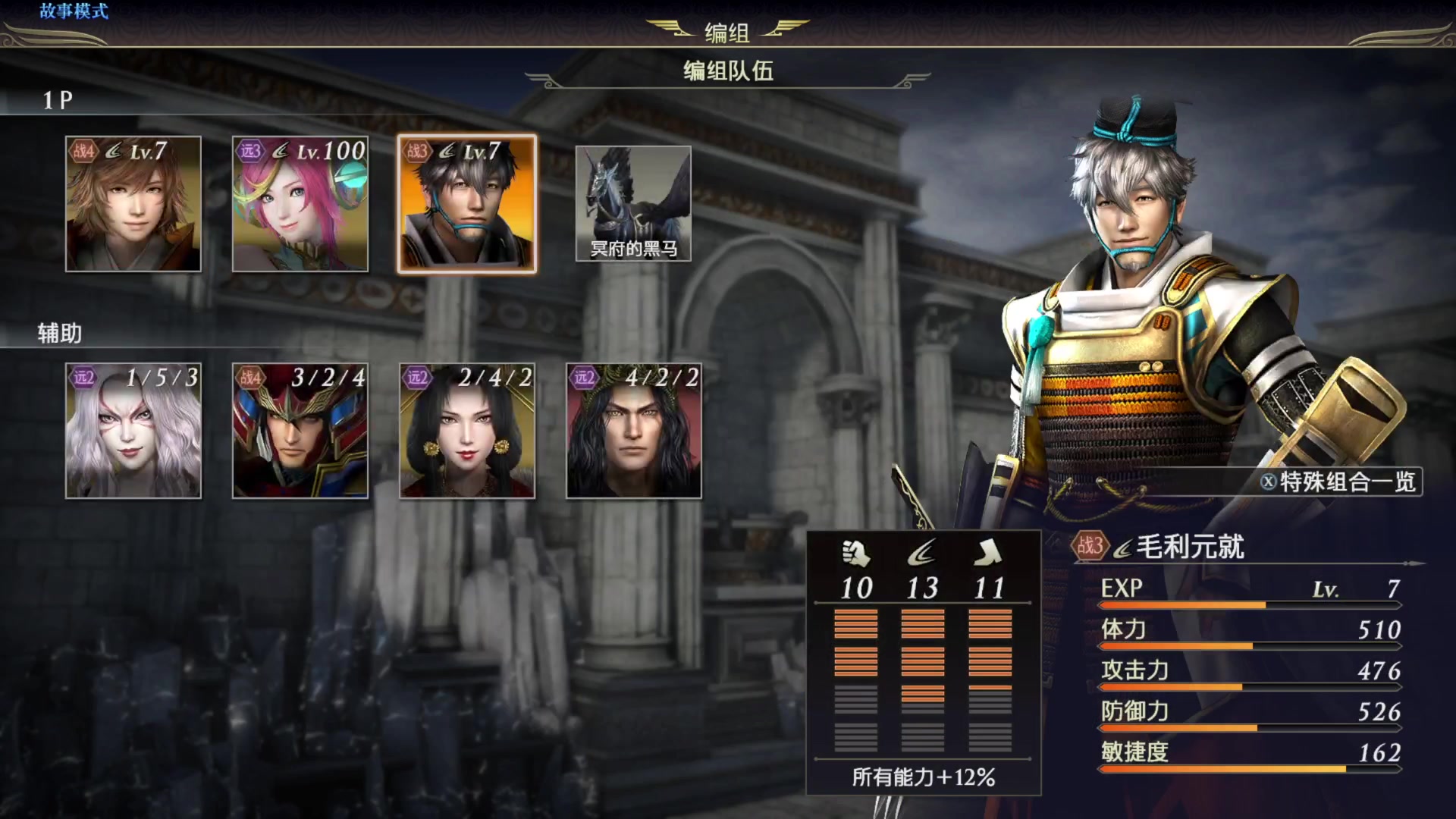Open the 冥府的黑马 mount slot
Viewport: 1456px width, 819px height.
coord(633,204)
